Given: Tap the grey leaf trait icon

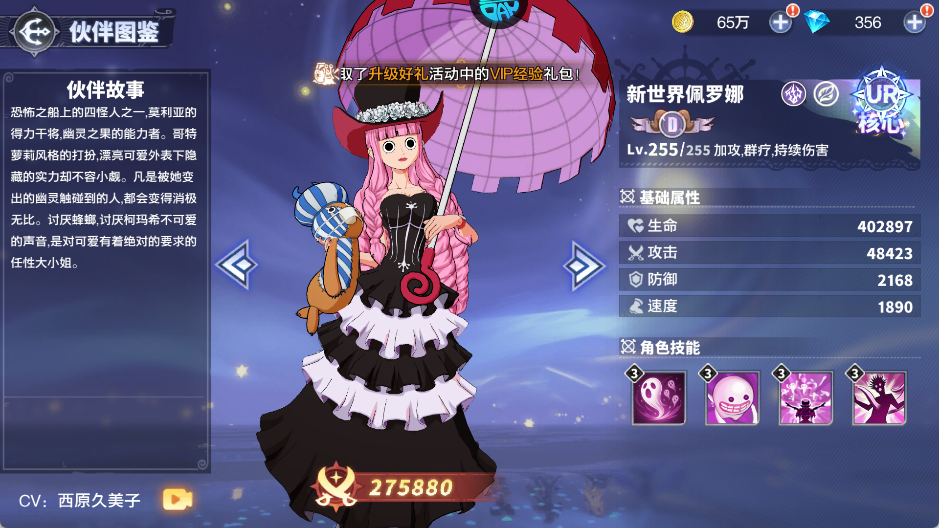Looking at the screenshot, I should pos(826,94).
